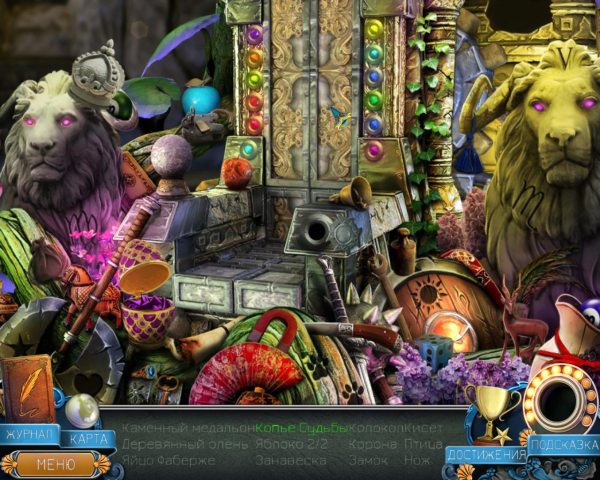
Task: Open the Достижения achievements
Action: pos(487,455)
